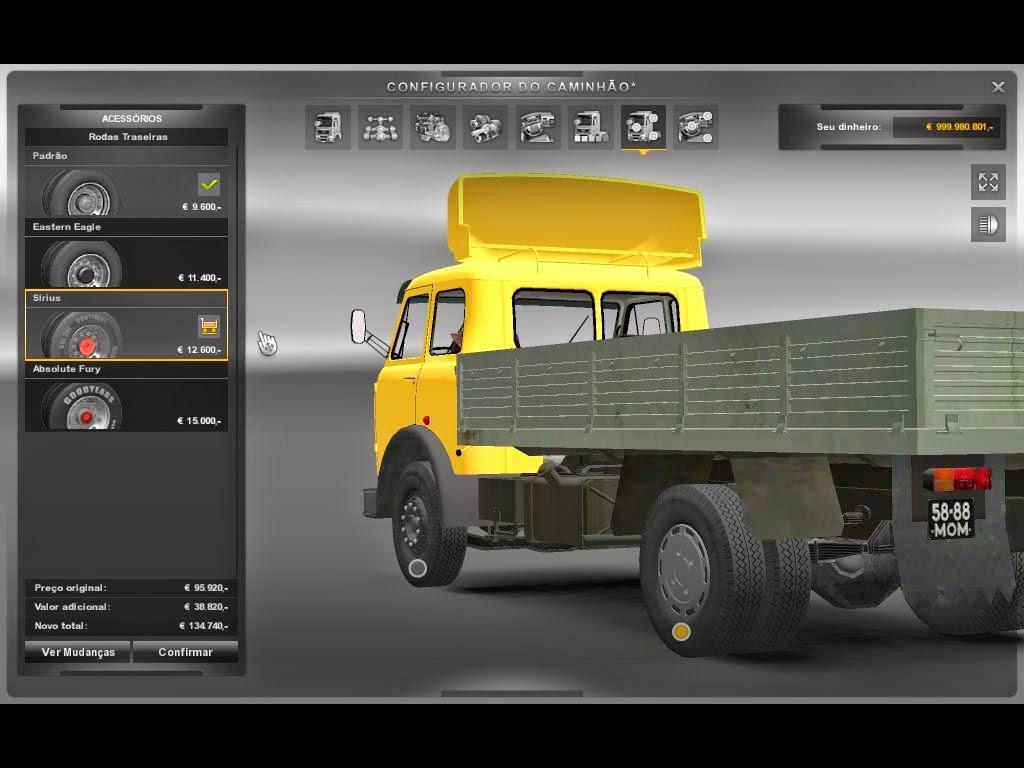Screen dimensions: 1024x768
Task: Click the yellow rear wheel marker
Action: pyautogui.click(x=681, y=632)
